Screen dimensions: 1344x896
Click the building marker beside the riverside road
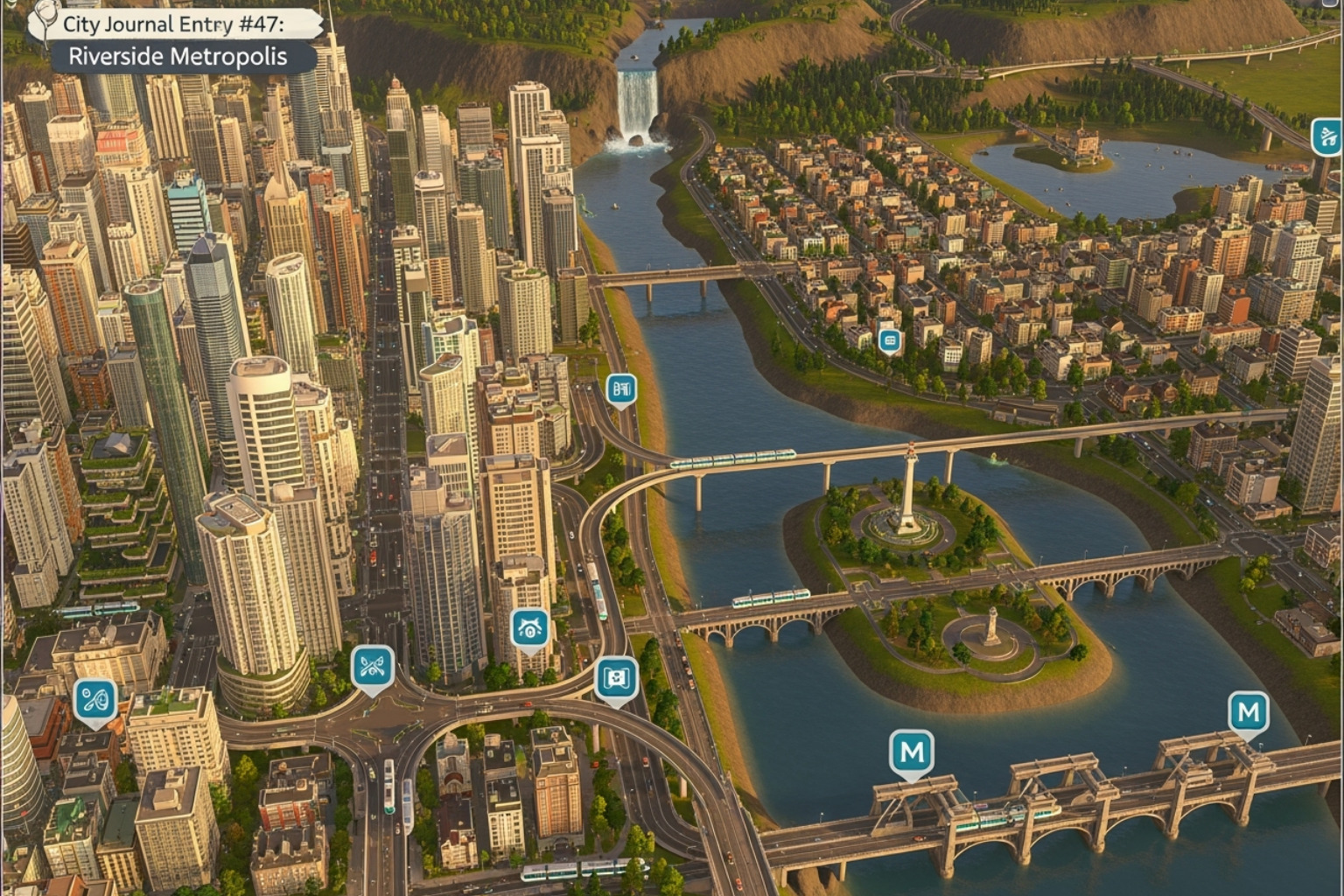(x=621, y=389)
